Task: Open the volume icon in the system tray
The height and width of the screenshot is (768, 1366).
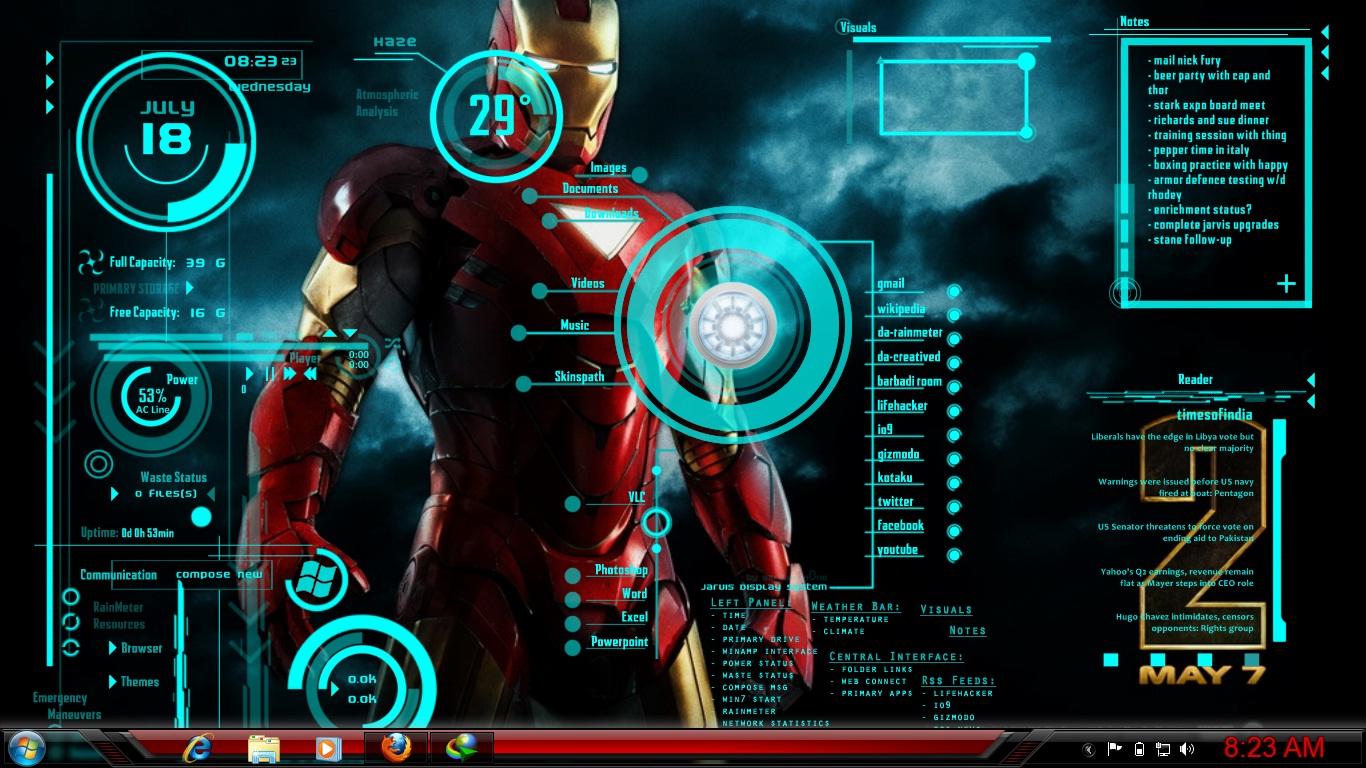Action: tap(1185, 747)
